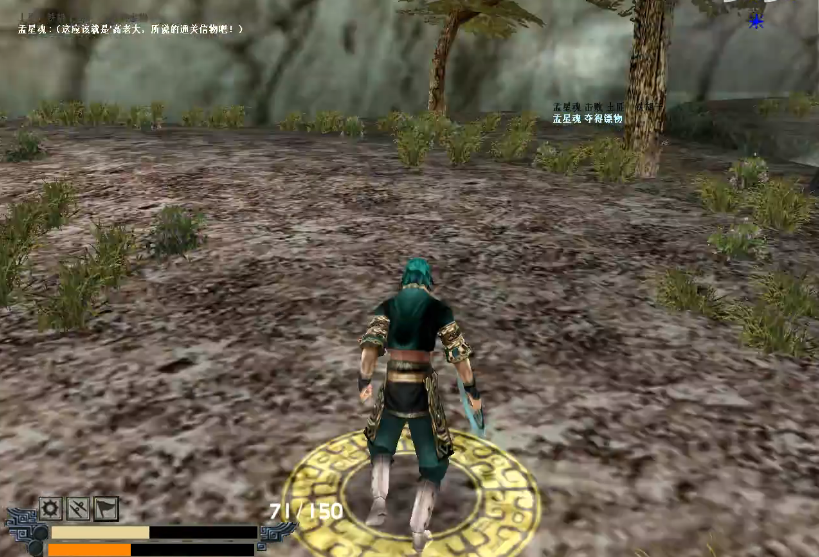Open the gear settings icon

51,508
